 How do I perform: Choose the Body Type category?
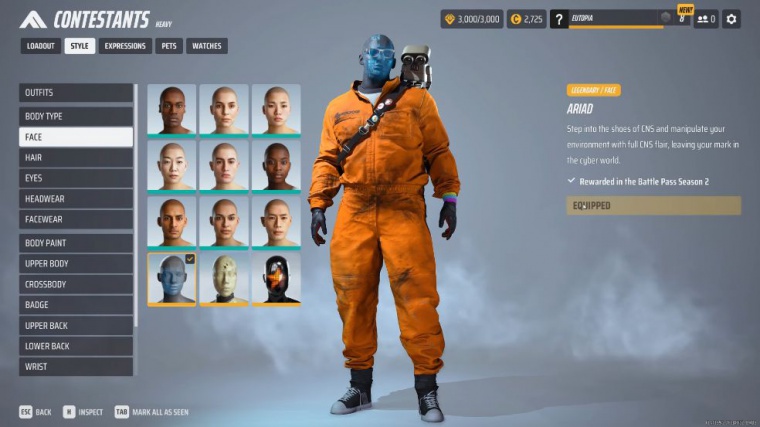tap(76, 116)
